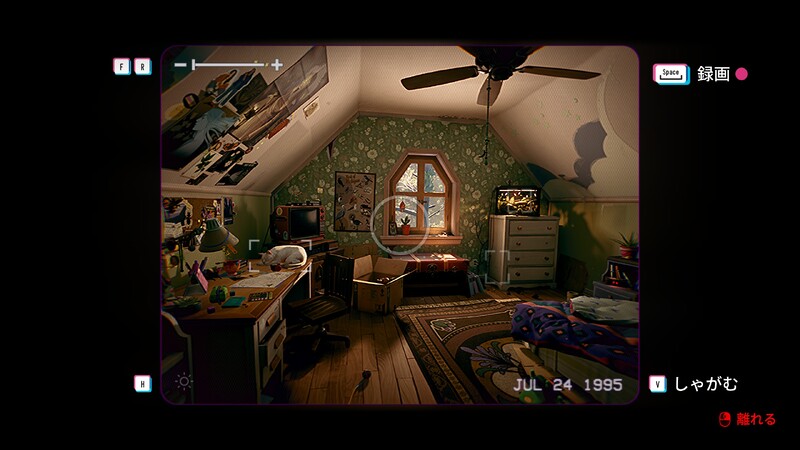Toggle the sun brightness icon
Viewport: 800px width, 450px height.
tap(183, 381)
